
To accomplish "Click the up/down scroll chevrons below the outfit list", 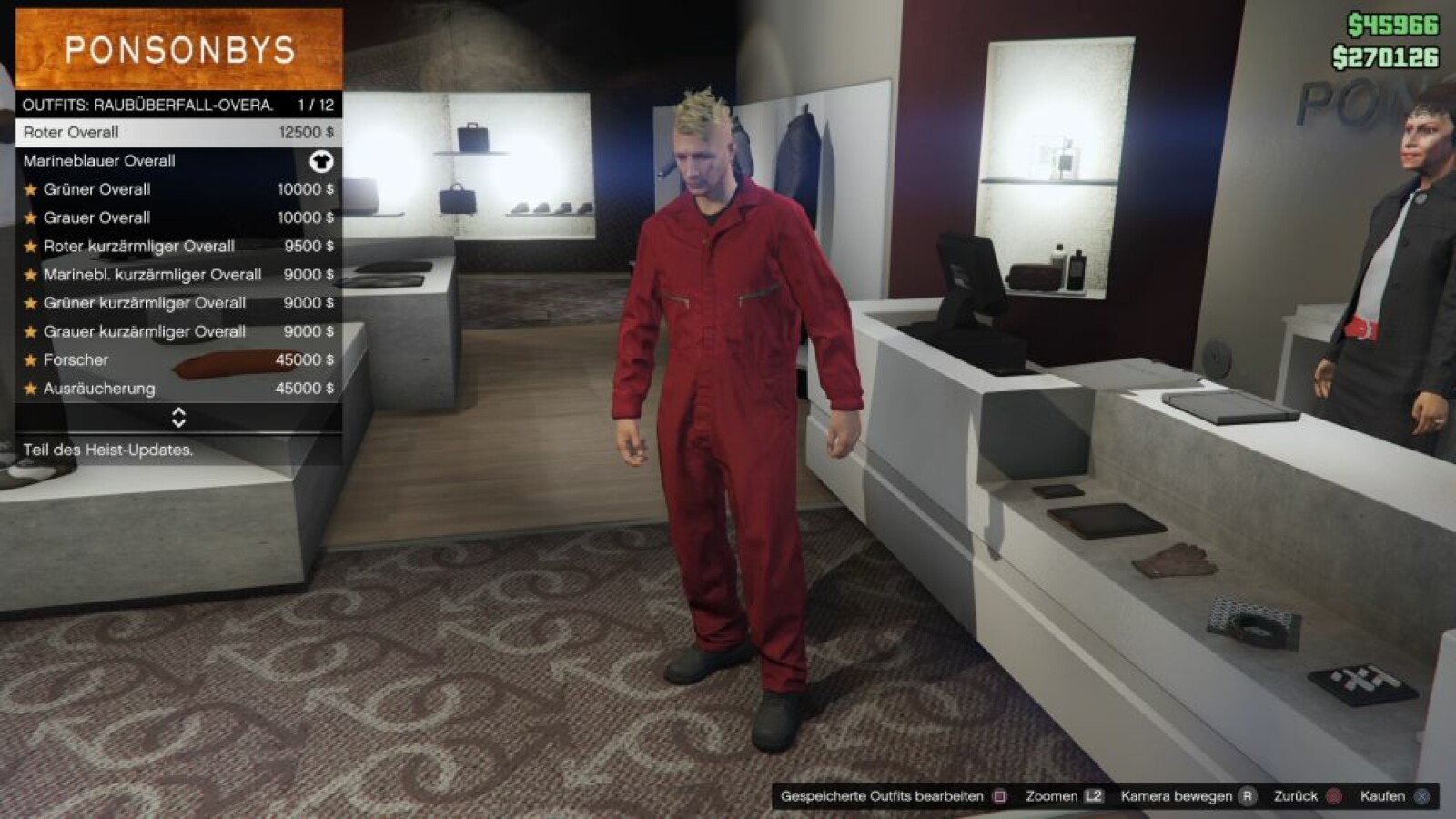I will [178, 420].
